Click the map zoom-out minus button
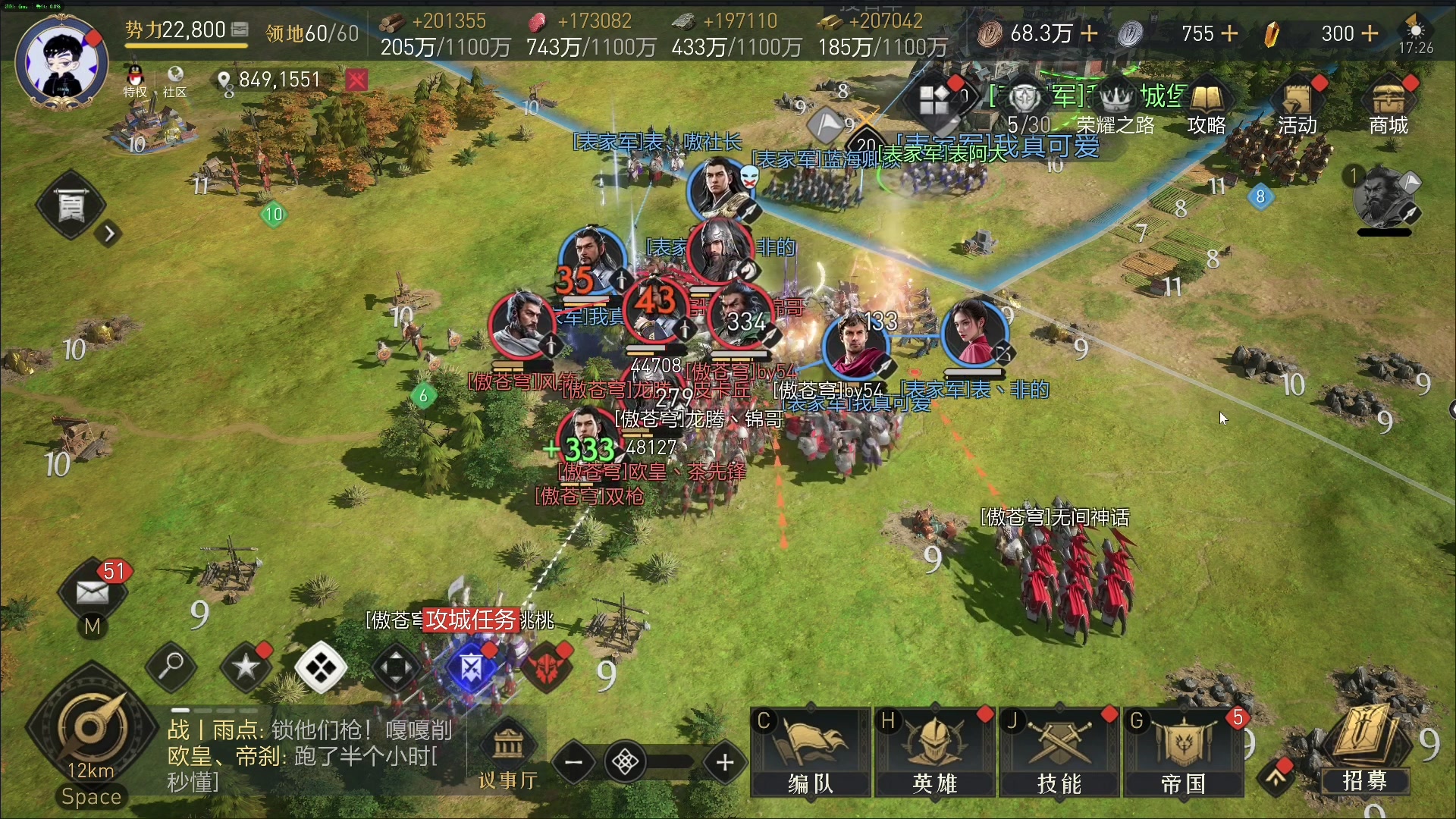The image size is (1456, 819). point(574,762)
